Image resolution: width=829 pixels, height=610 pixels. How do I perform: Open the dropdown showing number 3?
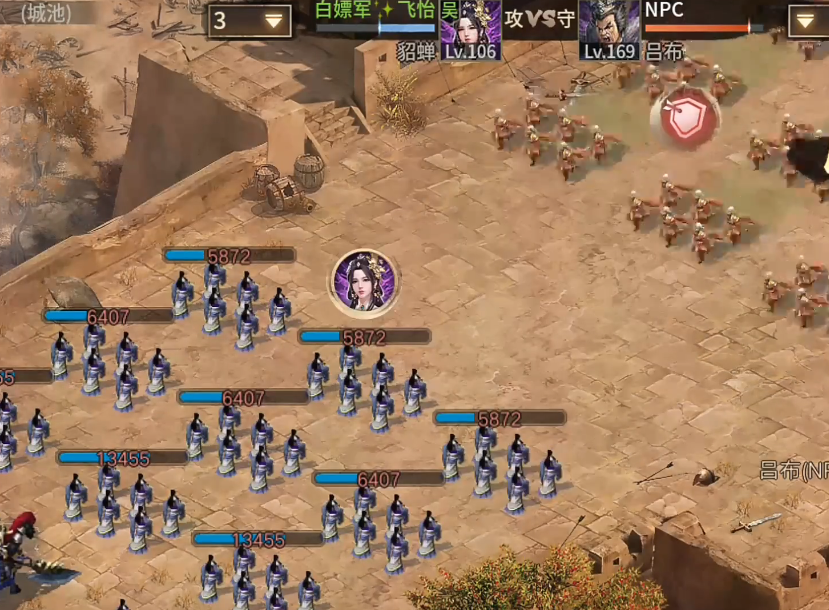pyautogui.click(x=250, y=21)
